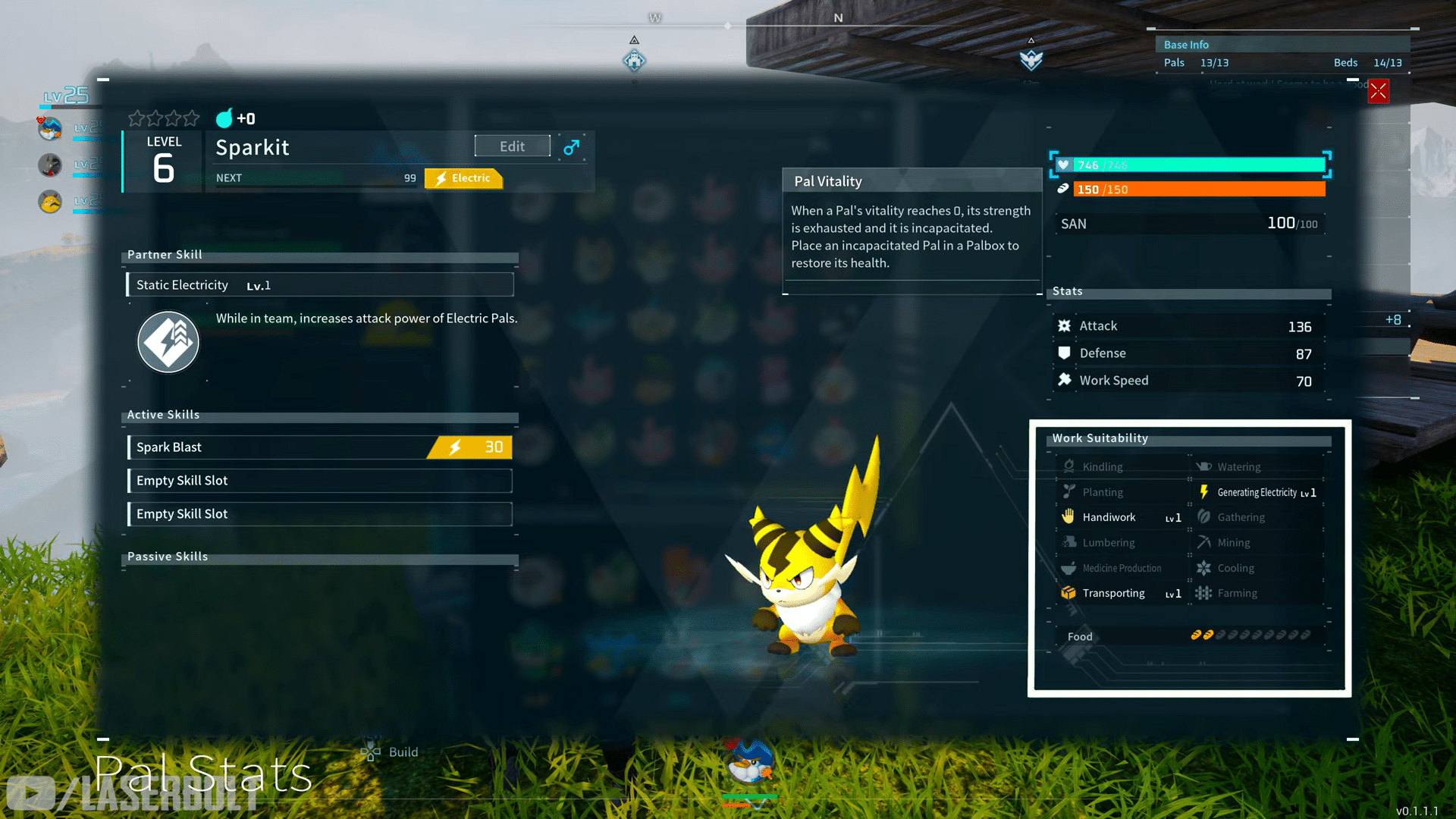This screenshot has width=1456, height=819.
Task: Click the Defense shield icon
Action: (1065, 353)
